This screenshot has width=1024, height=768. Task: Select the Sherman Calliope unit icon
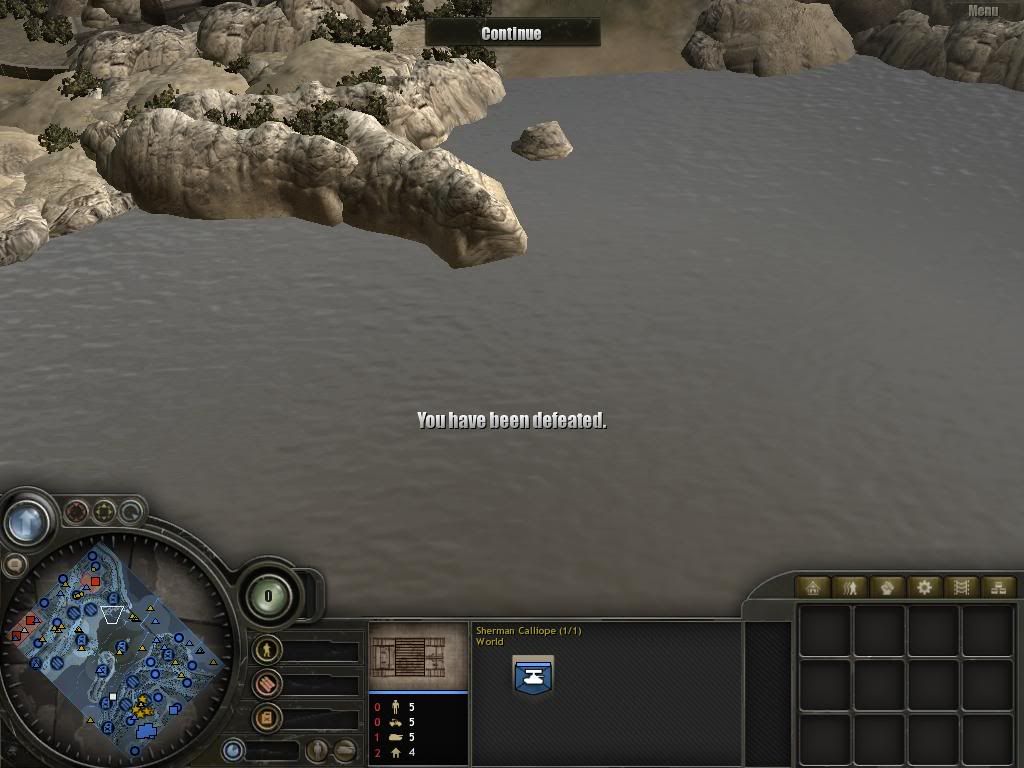pos(532,676)
